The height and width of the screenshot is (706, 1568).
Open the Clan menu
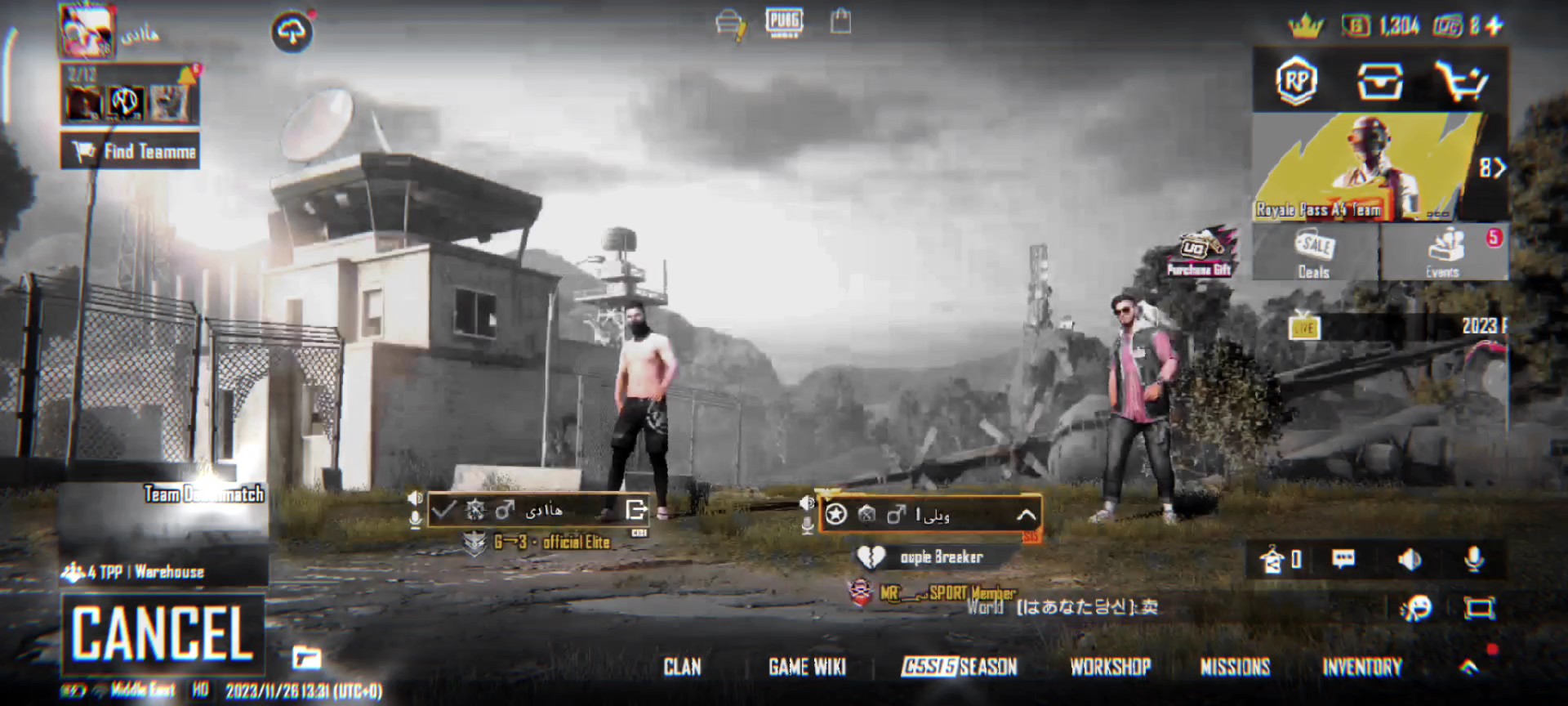(682, 668)
